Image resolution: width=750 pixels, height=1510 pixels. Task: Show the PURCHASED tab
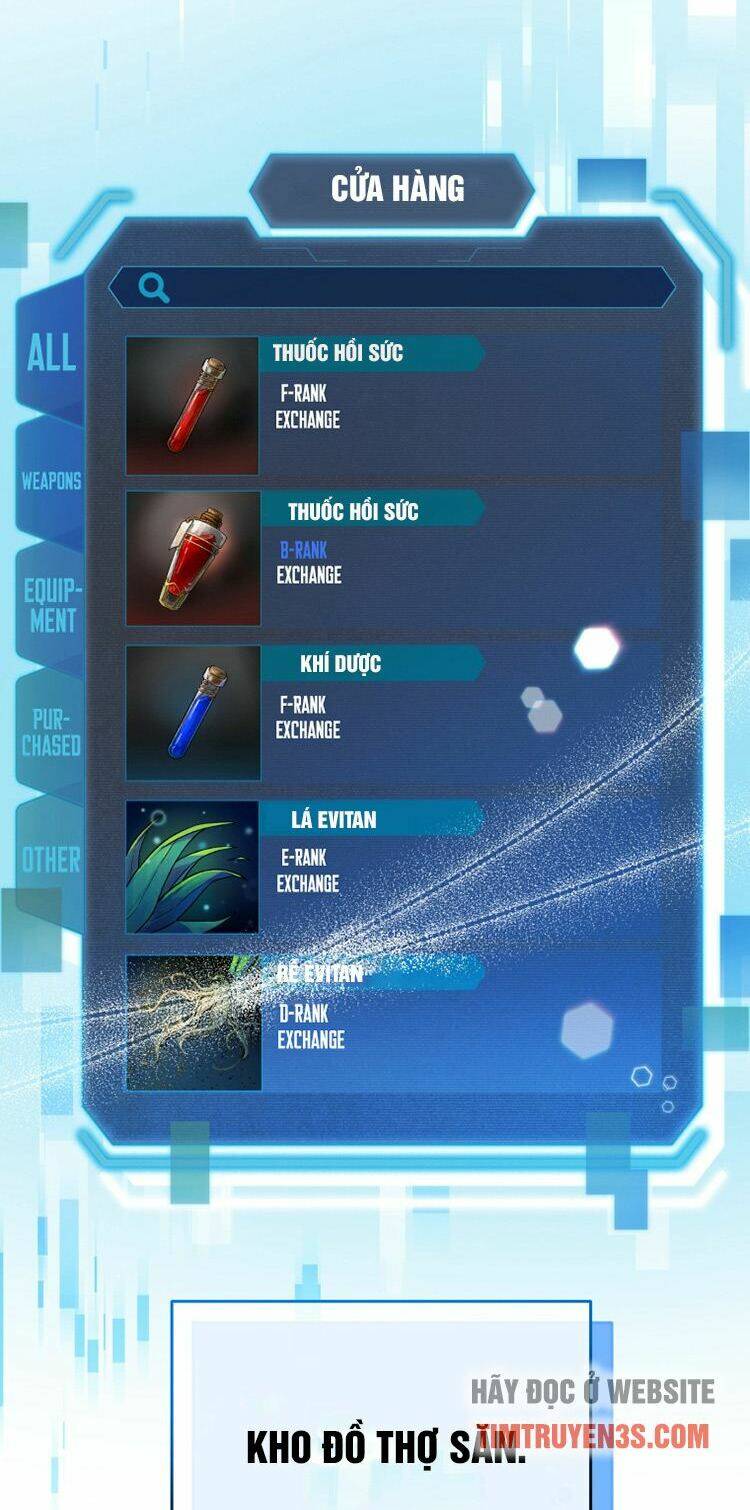51,732
